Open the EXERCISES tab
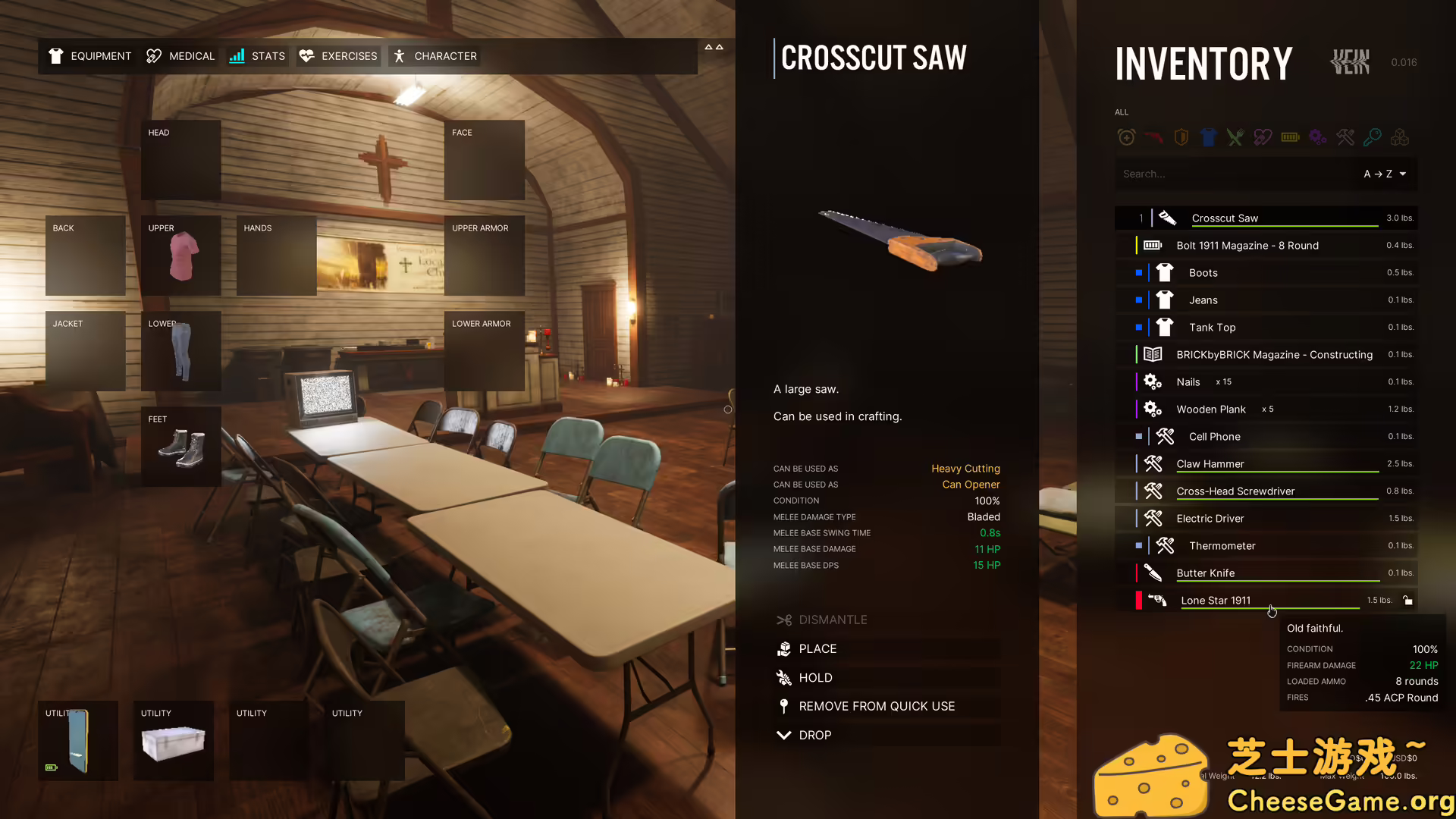This screenshot has width=1456, height=819. [x=337, y=55]
